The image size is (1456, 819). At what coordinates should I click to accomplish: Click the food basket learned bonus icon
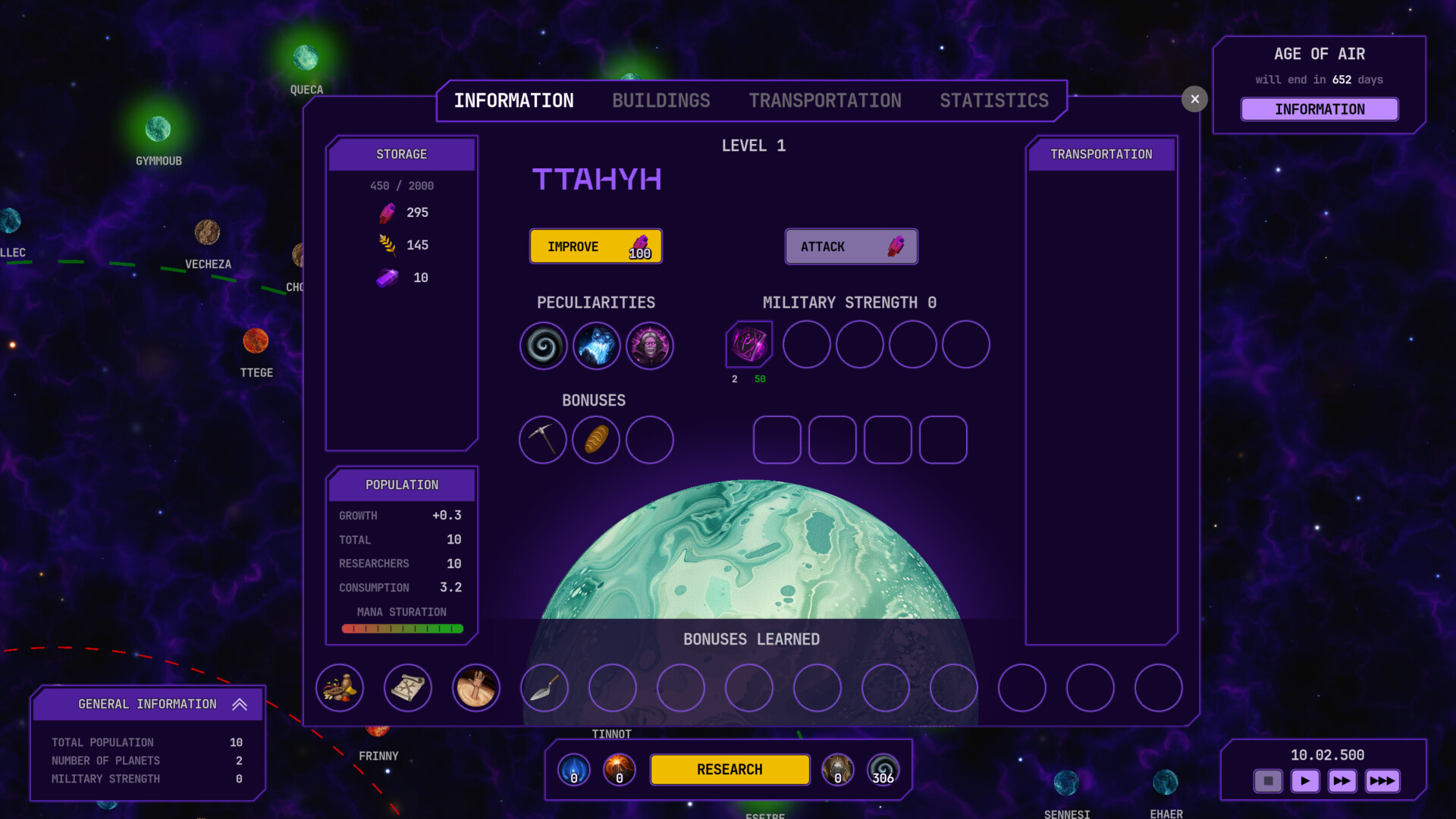340,688
